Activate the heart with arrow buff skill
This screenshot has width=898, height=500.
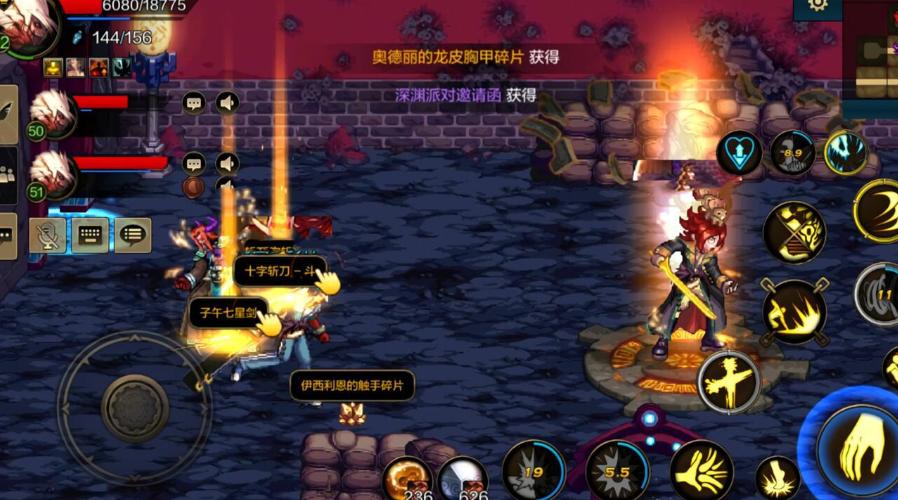tap(739, 154)
